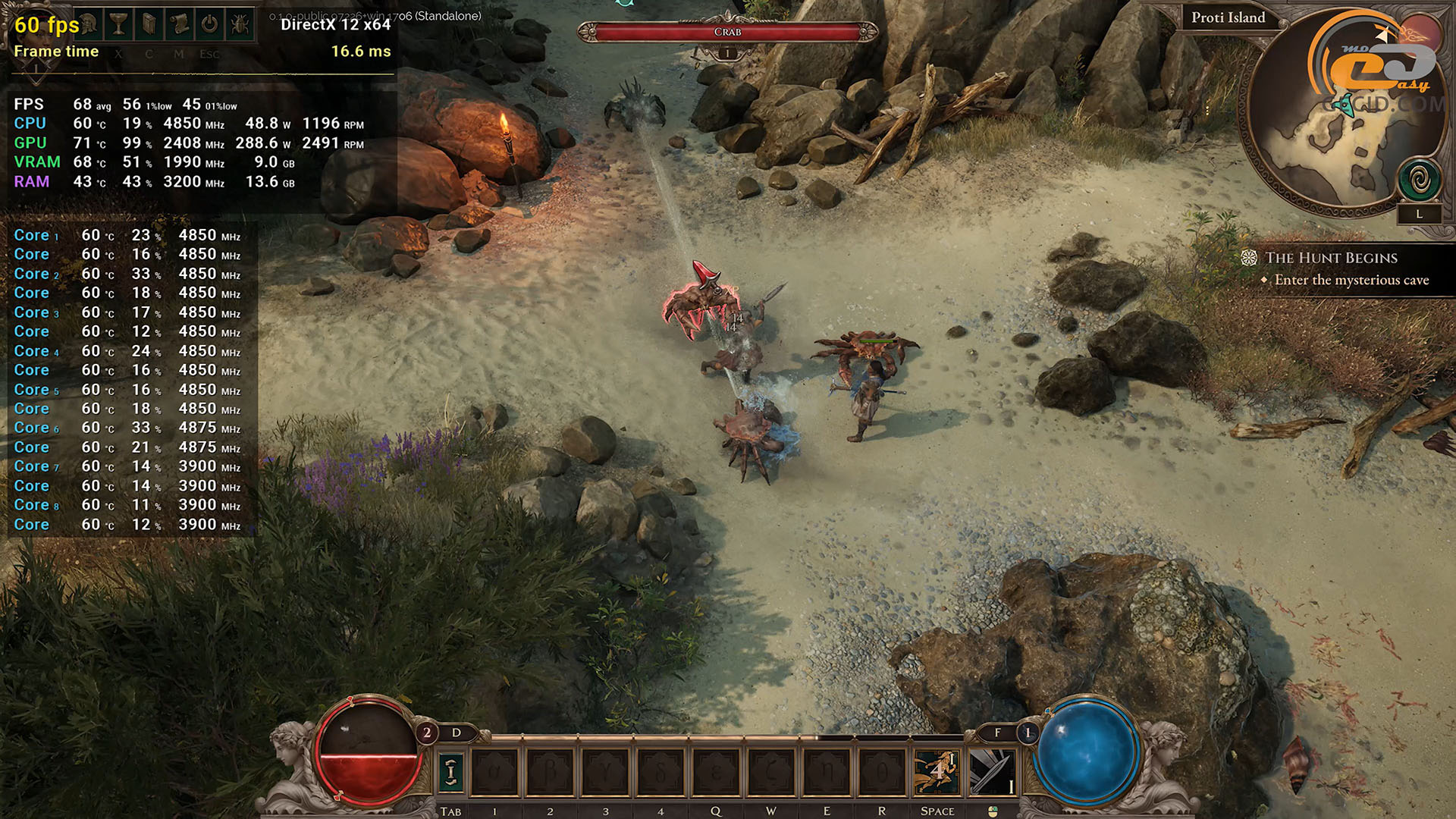Open the scroll map icon

pos(180,24)
